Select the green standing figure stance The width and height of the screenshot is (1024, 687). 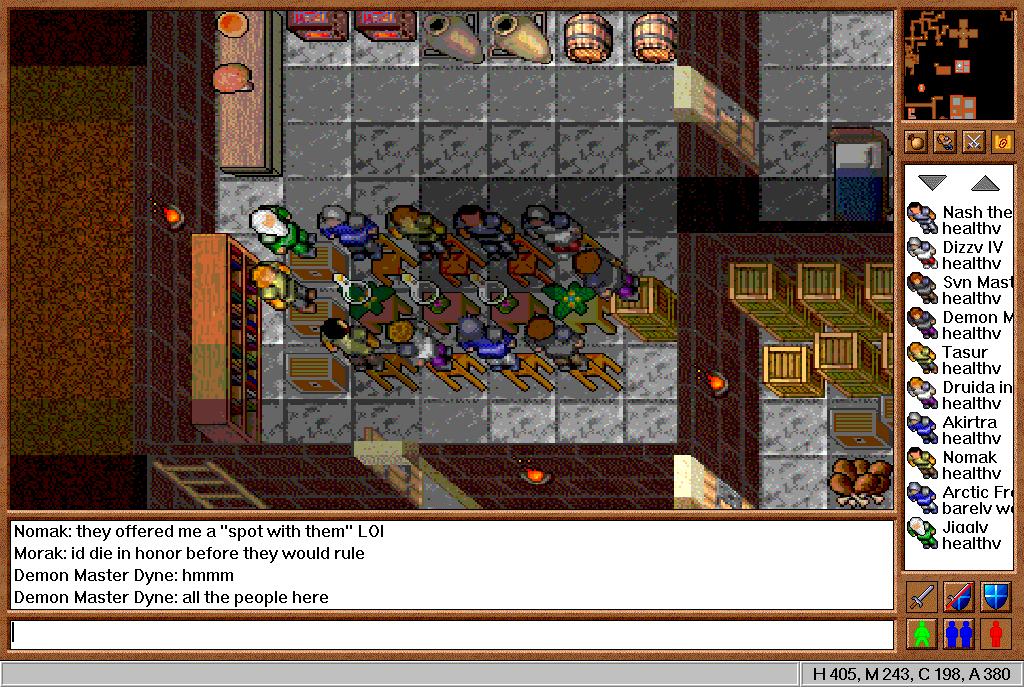(922, 633)
